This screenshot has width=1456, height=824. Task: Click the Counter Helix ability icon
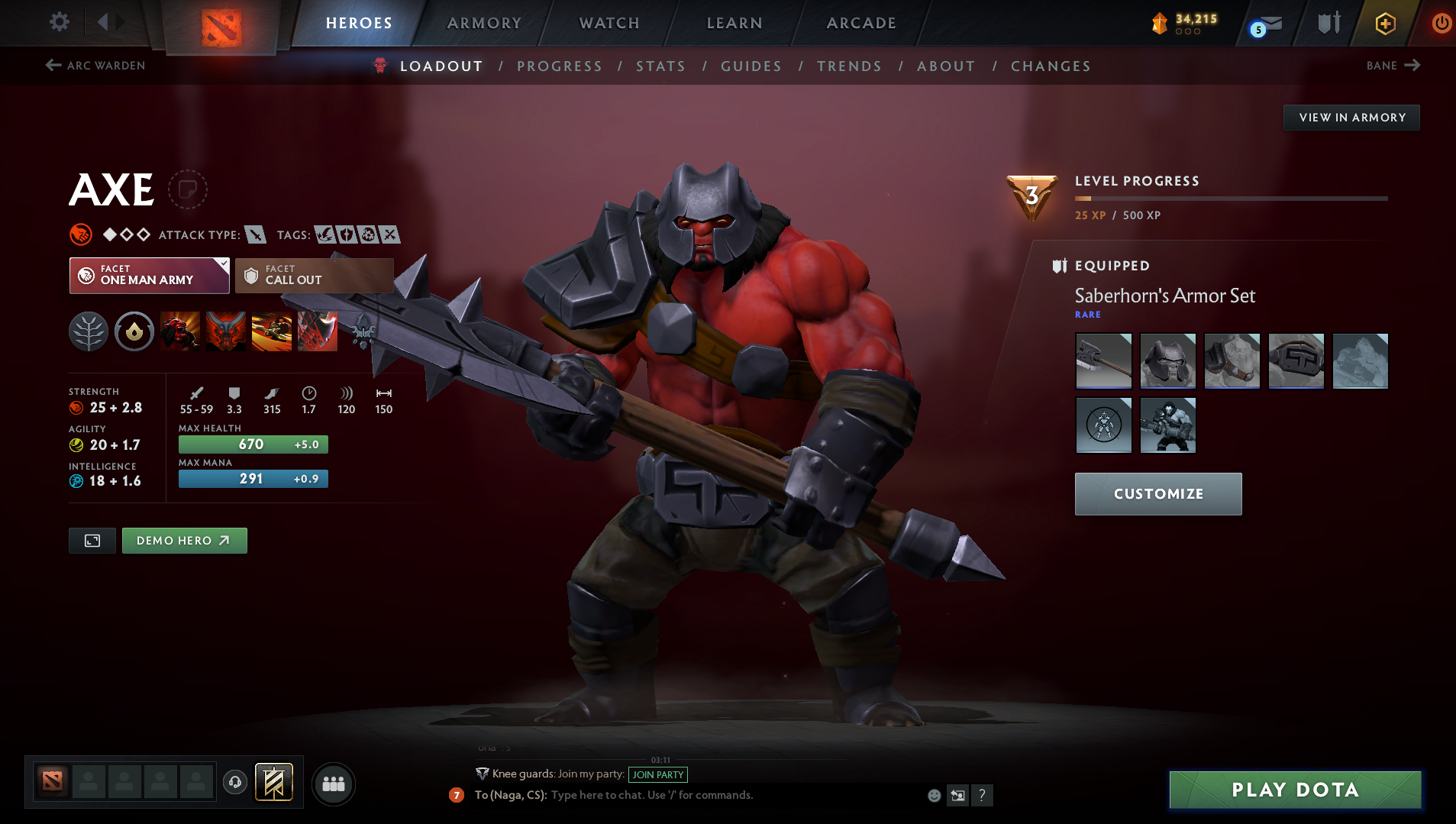click(272, 331)
